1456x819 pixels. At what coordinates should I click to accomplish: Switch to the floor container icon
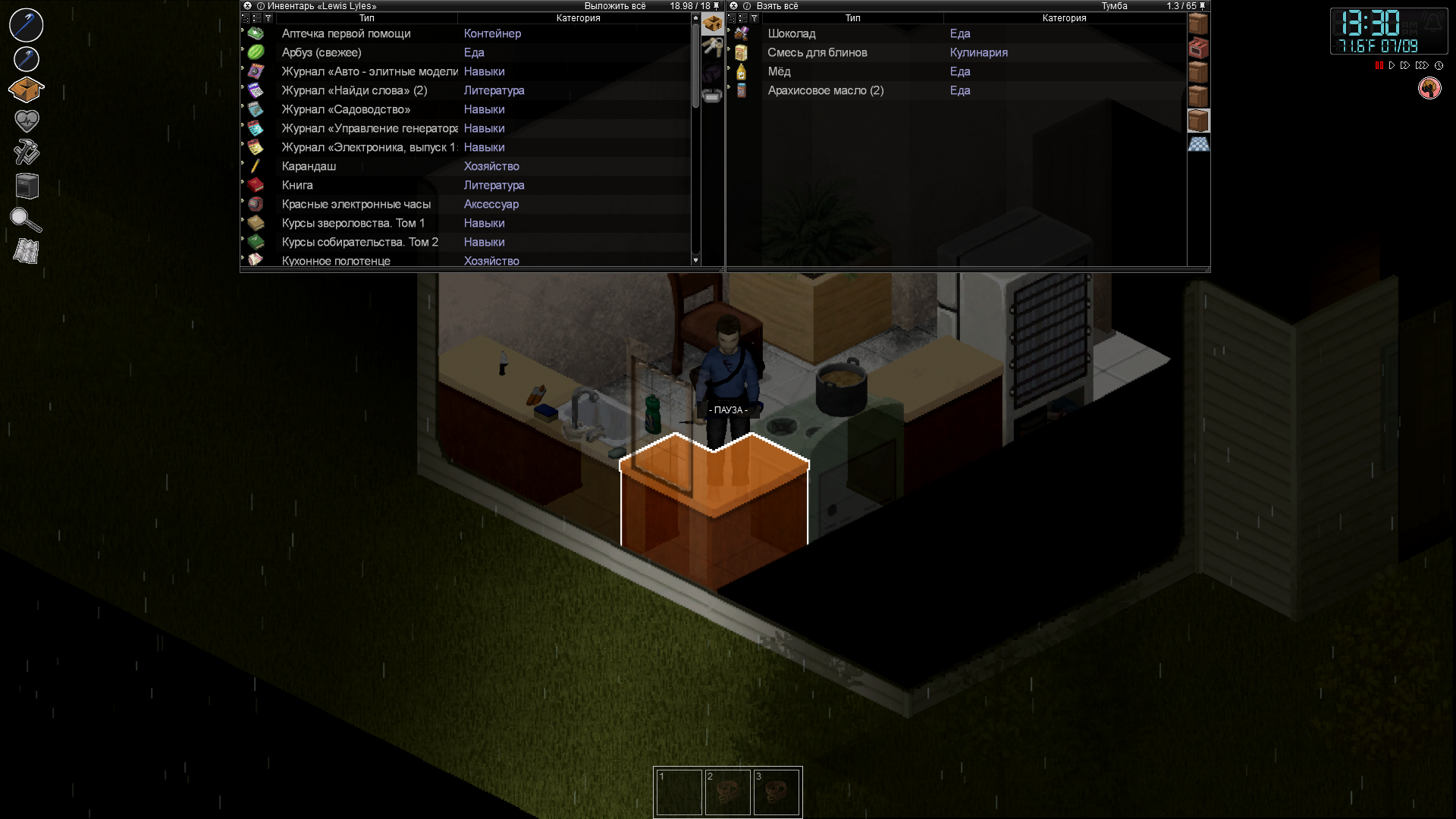[x=1198, y=144]
